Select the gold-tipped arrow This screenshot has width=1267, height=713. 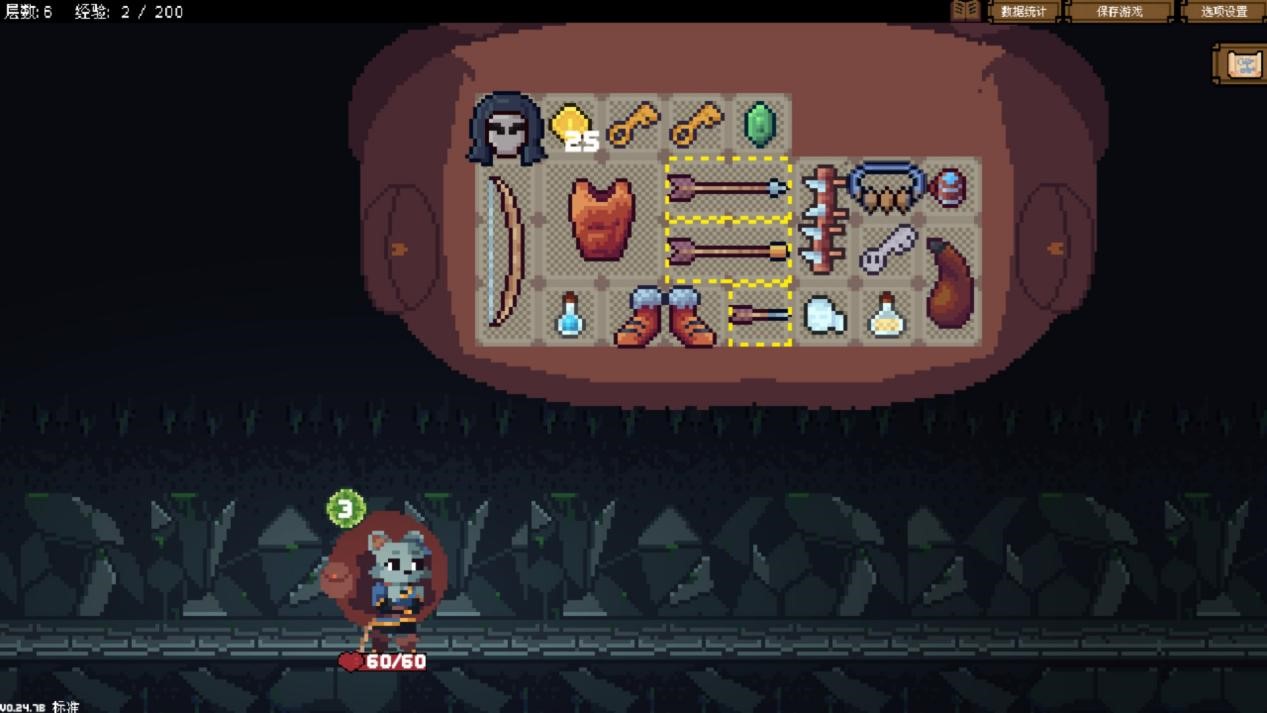[x=728, y=250]
